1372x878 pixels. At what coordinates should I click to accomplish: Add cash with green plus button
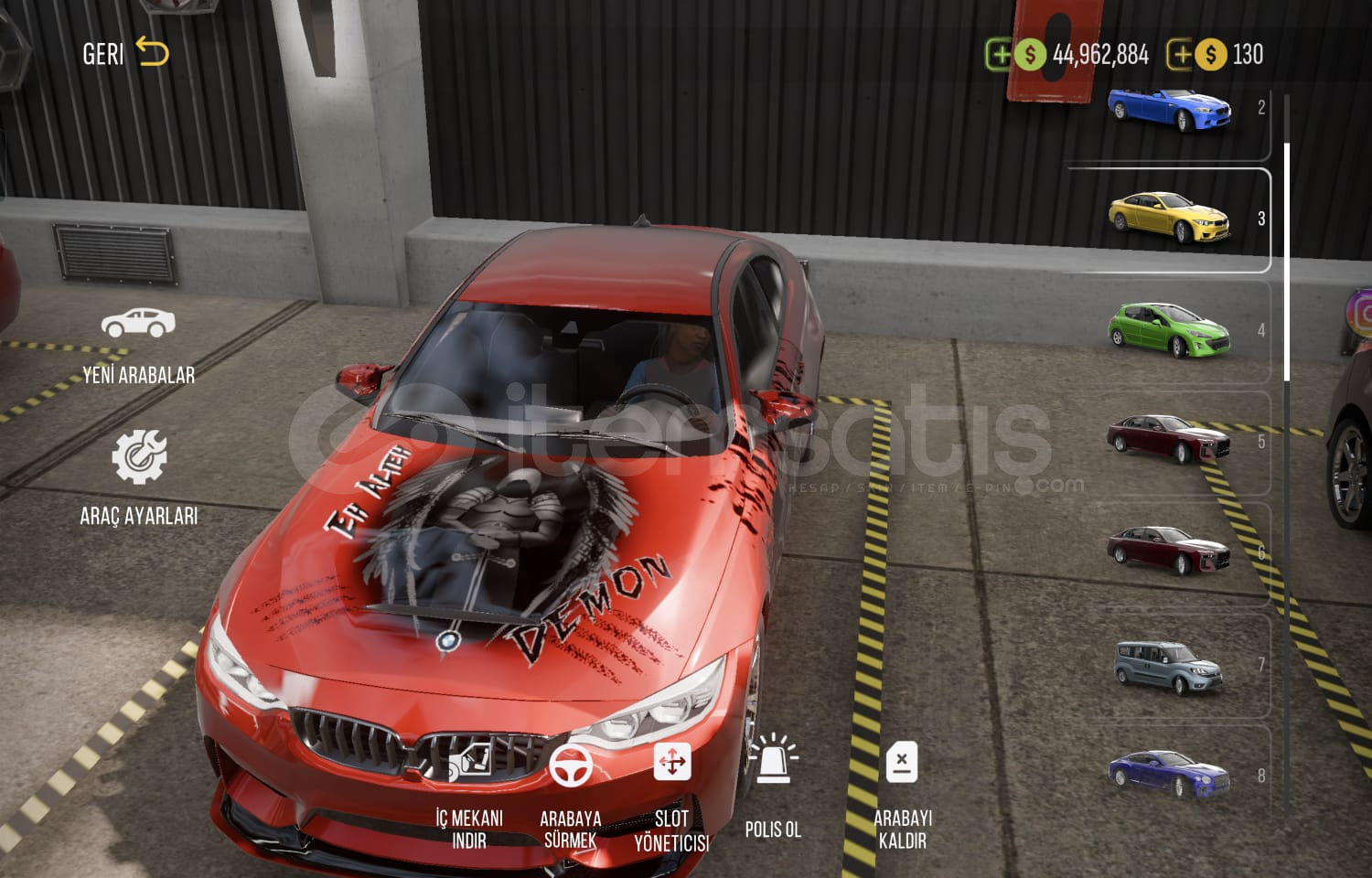(x=1000, y=55)
